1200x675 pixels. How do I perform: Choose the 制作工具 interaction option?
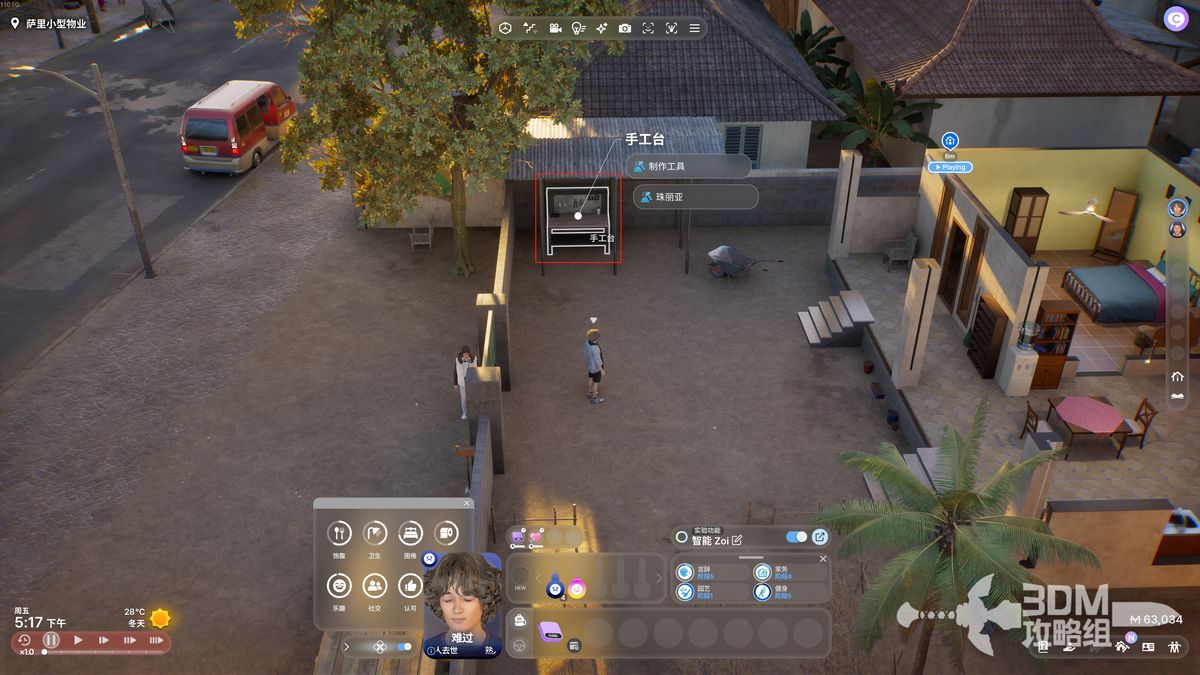[x=688, y=166]
